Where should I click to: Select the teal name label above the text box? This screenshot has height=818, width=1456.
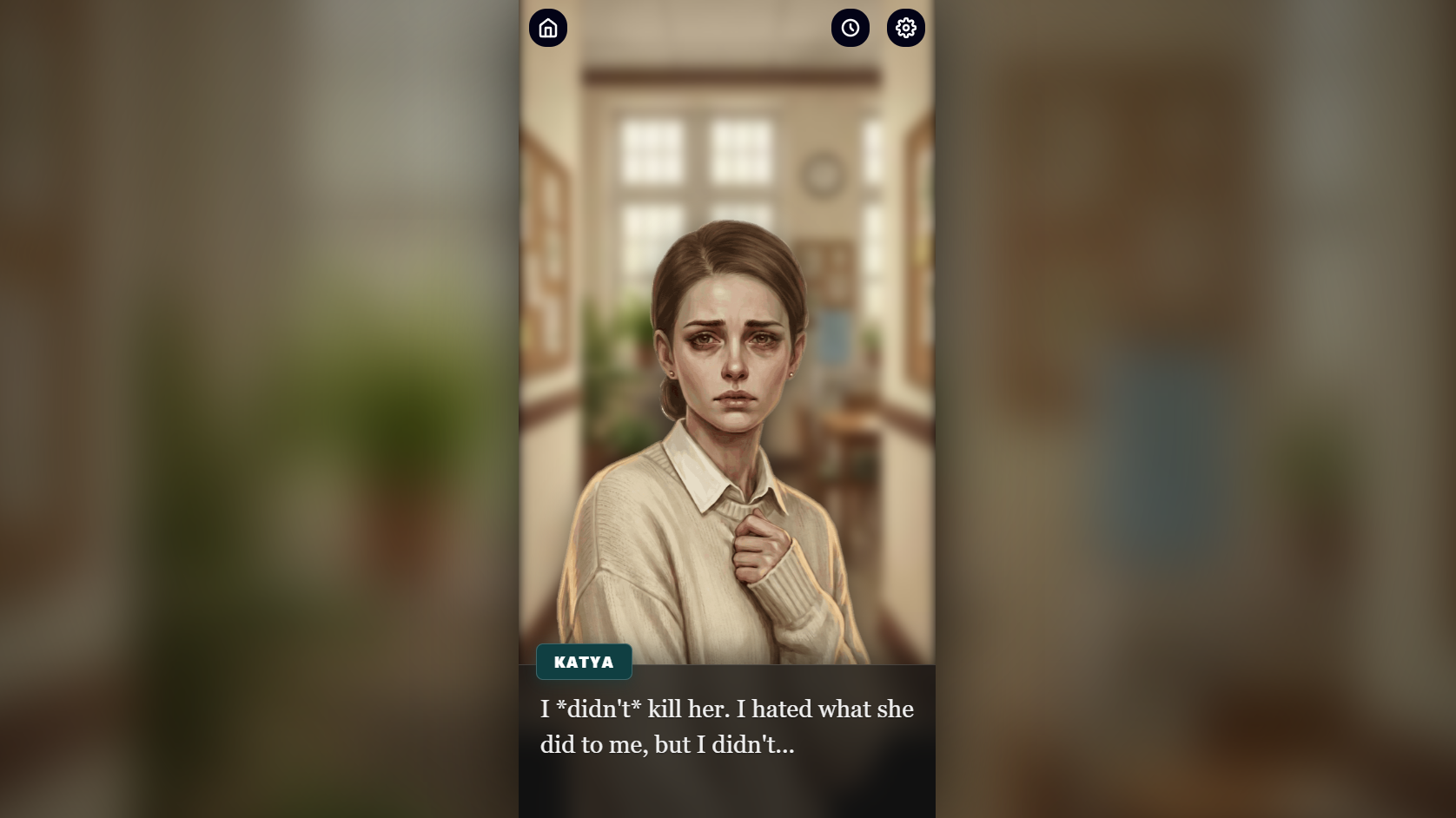point(585,662)
